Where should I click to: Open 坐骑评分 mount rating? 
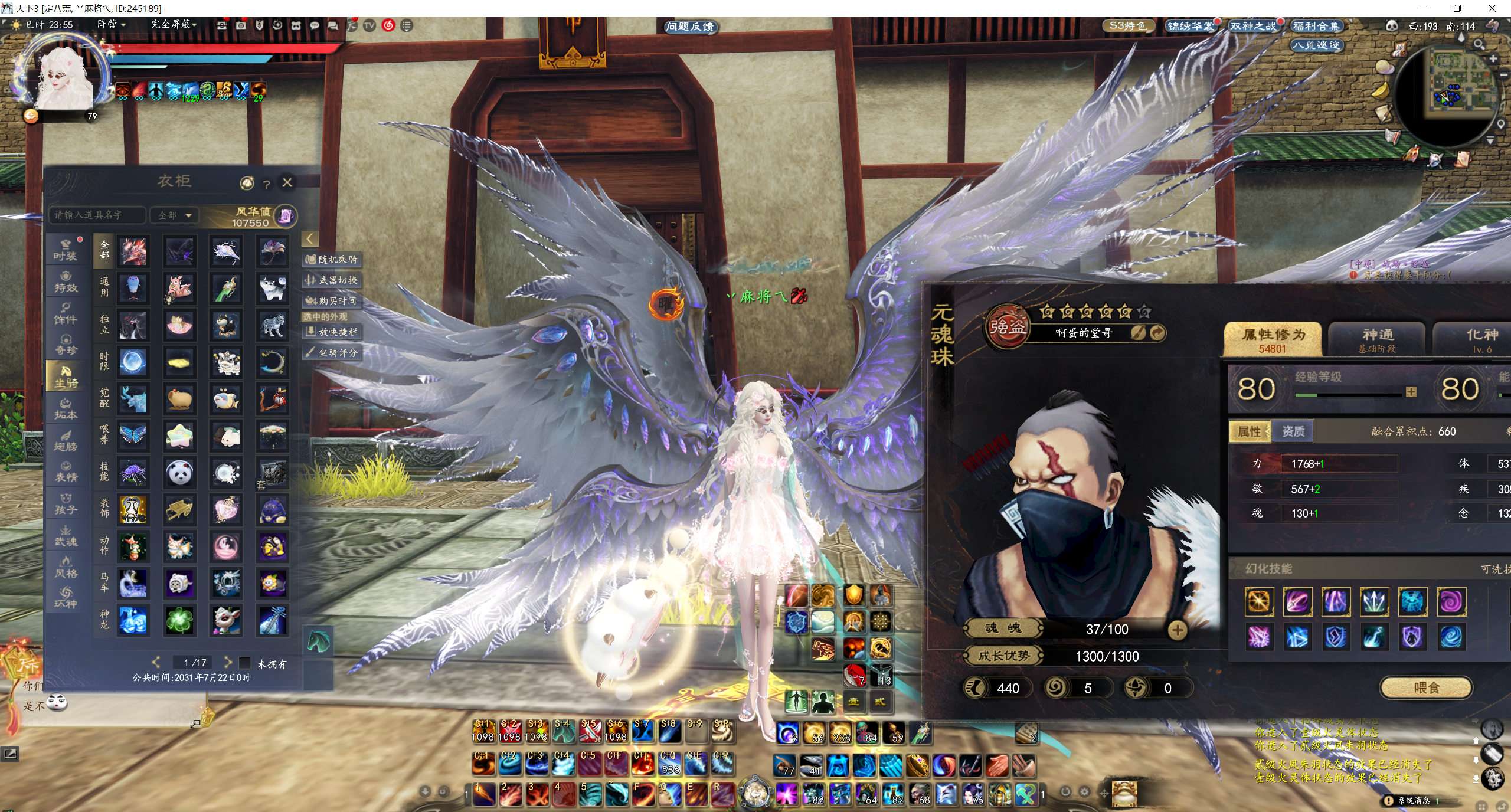(332, 353)
